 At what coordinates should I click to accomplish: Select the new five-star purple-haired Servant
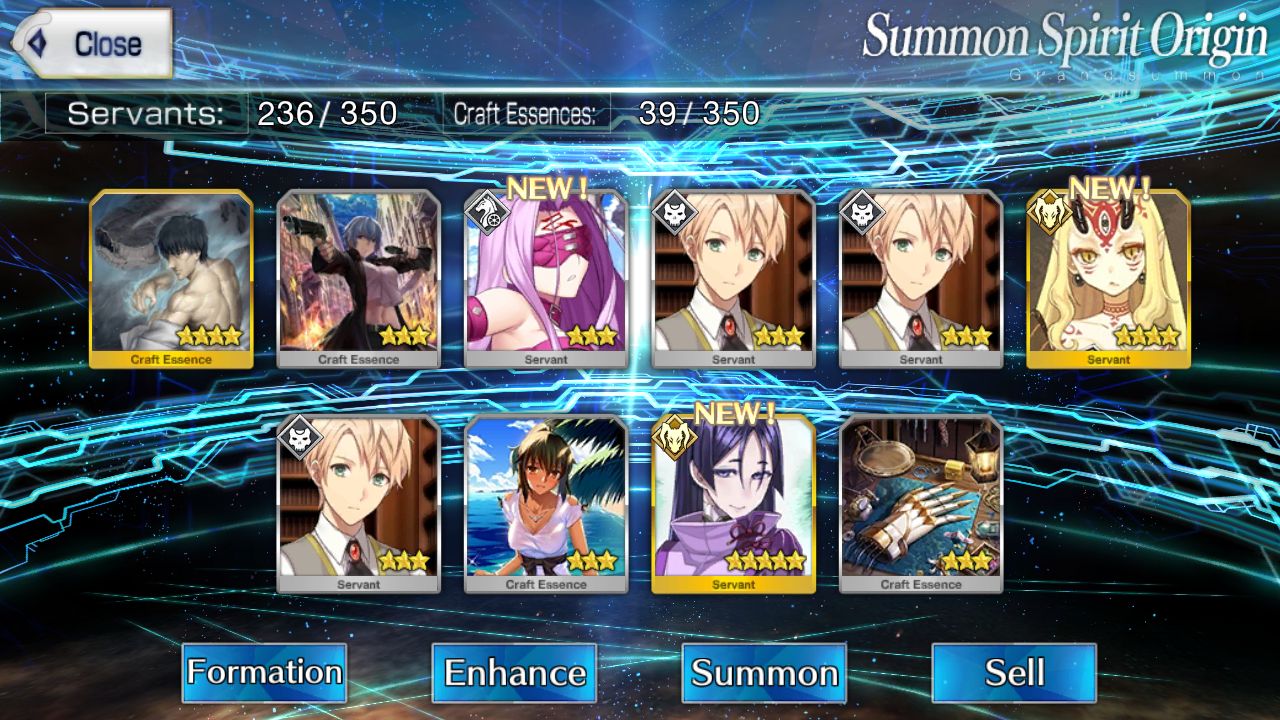click(733, 504)
